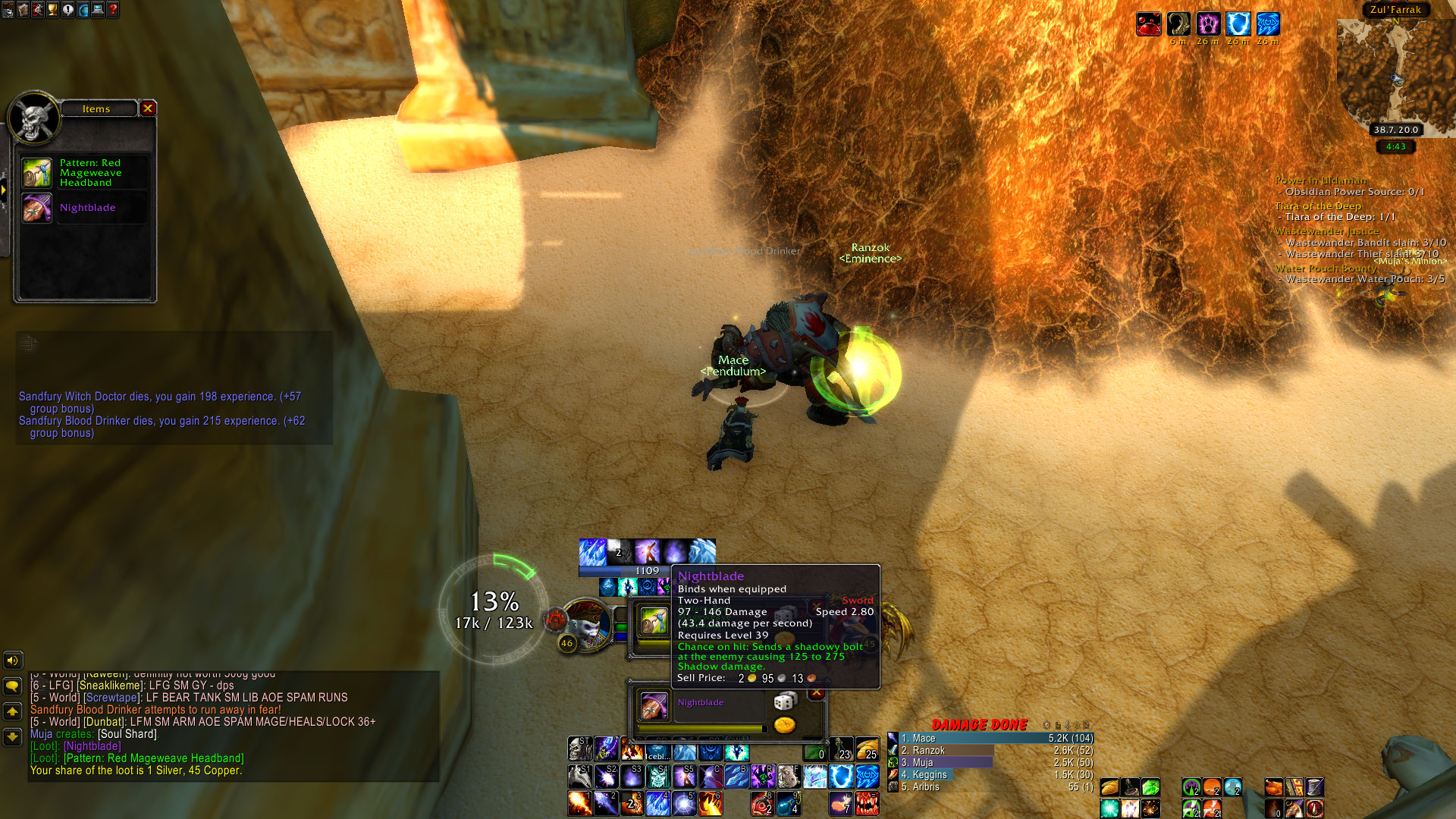Close the Items loot window

pyautogui.click(x=148, y=108)
